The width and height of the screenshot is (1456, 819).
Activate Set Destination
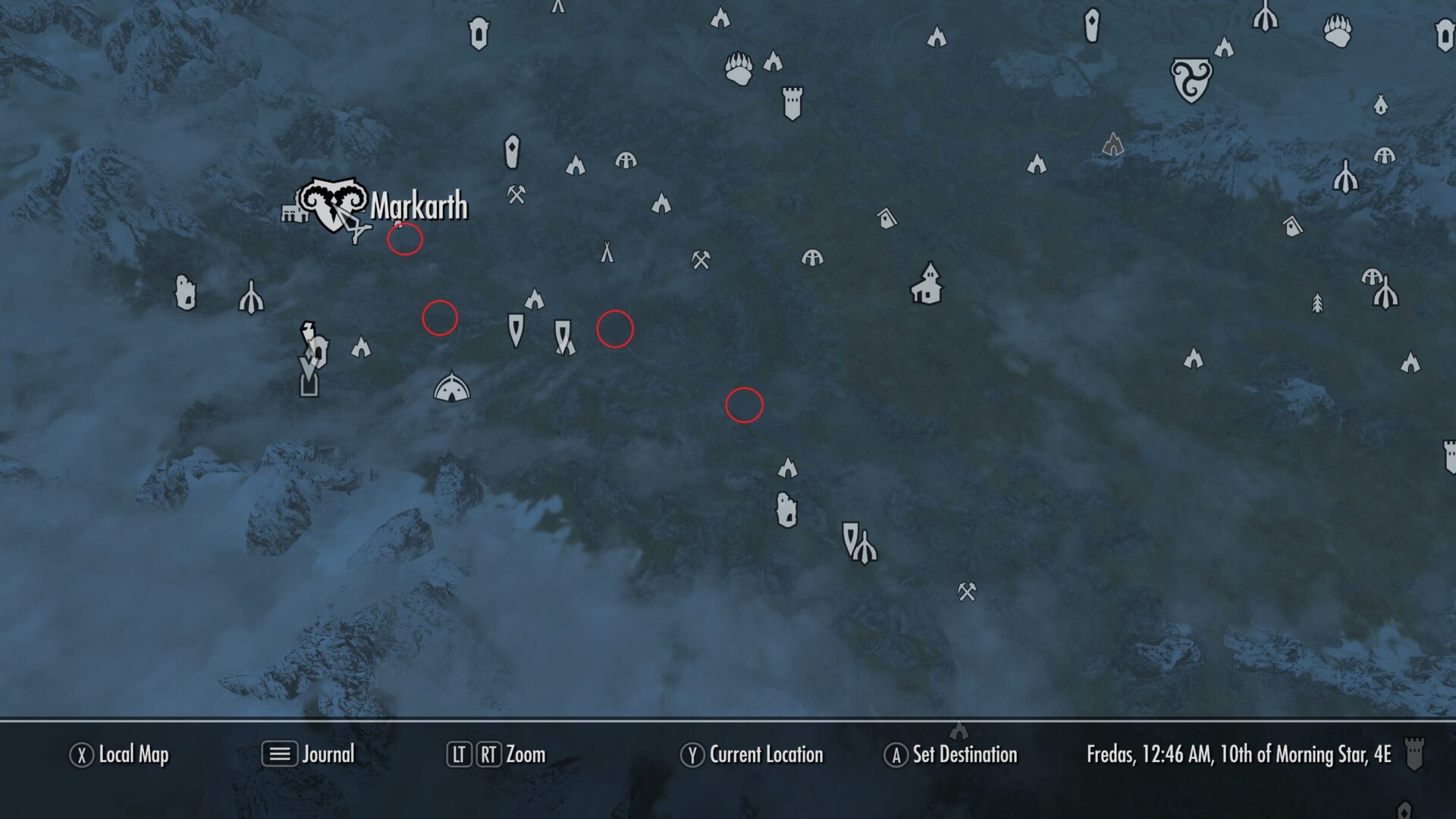952,755
